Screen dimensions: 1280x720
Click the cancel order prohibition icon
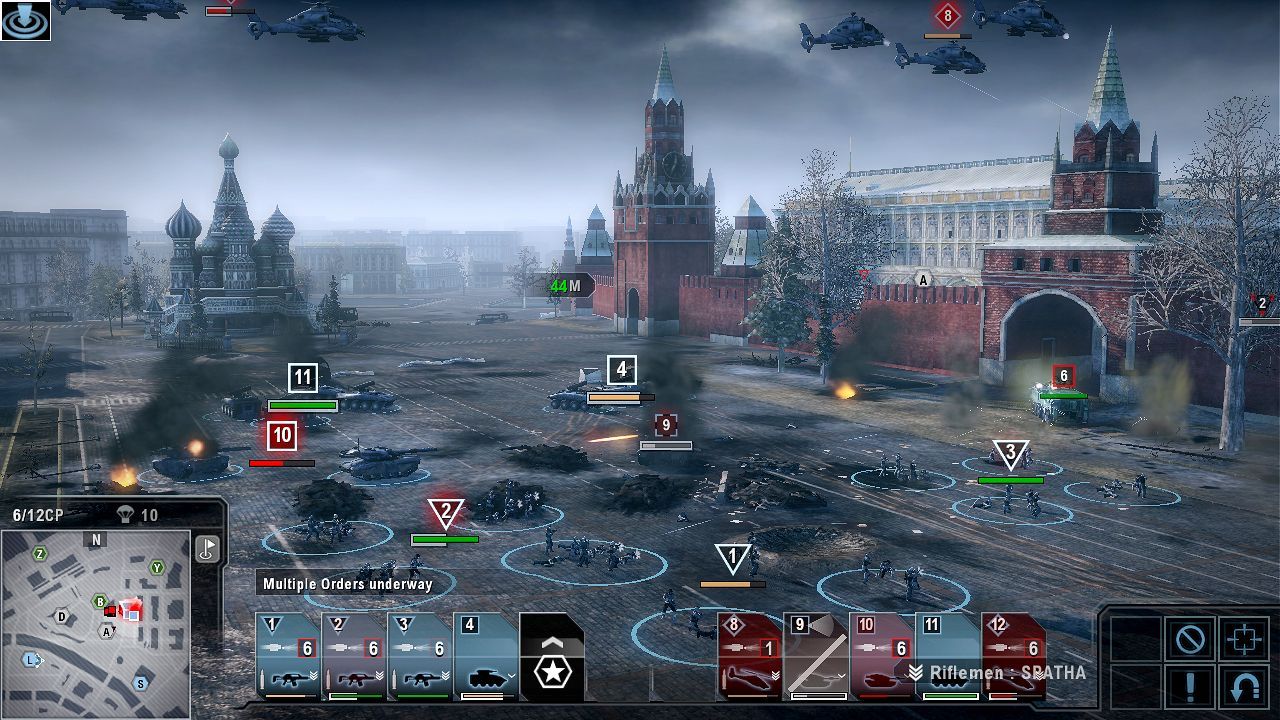tap(1190, 638)
